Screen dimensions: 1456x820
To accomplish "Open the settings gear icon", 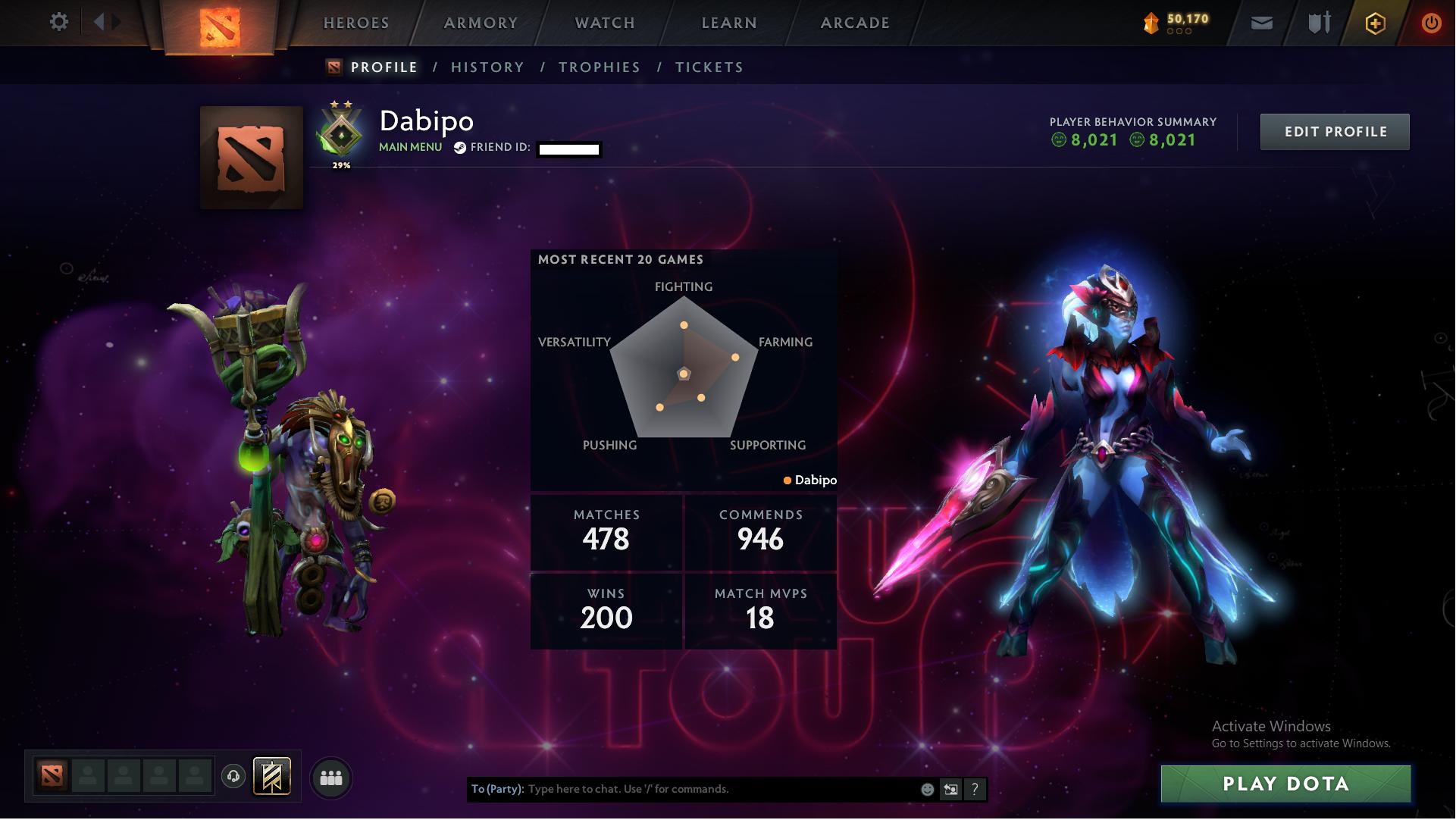I will coord(59,23).
